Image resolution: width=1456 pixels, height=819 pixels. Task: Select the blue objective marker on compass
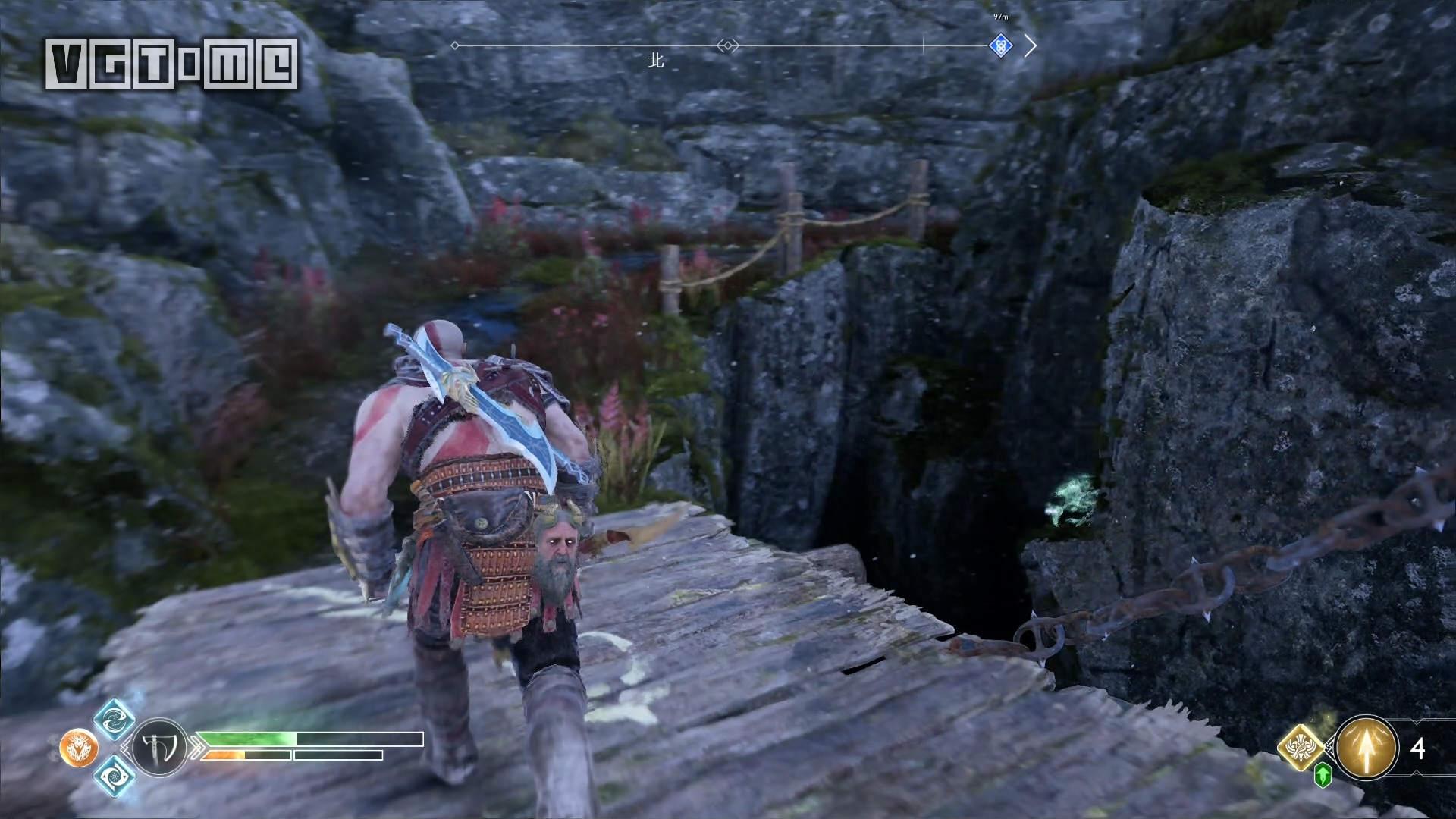click(x=1001, y=45)
